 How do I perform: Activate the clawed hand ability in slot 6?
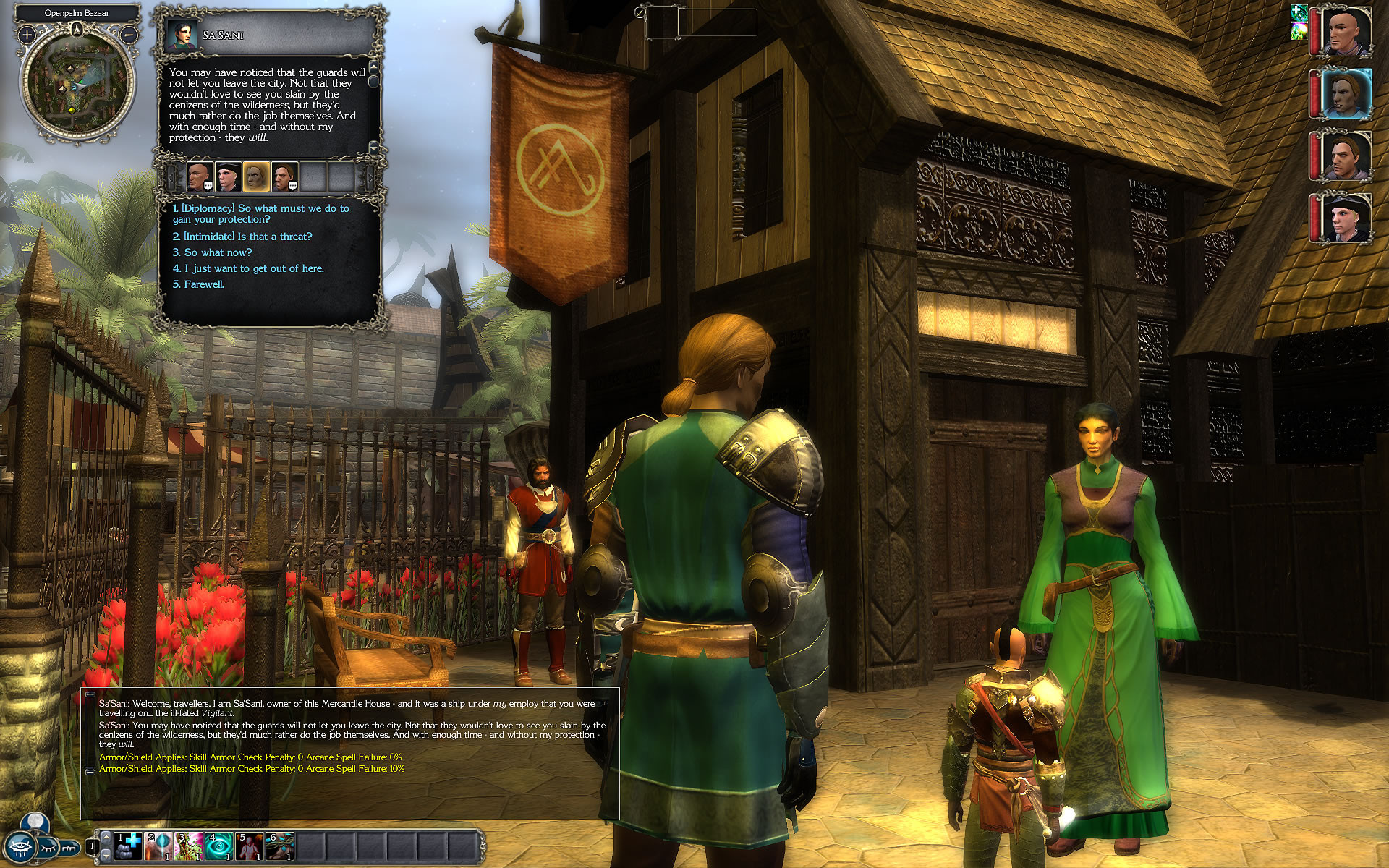click(x=279, y=846)
